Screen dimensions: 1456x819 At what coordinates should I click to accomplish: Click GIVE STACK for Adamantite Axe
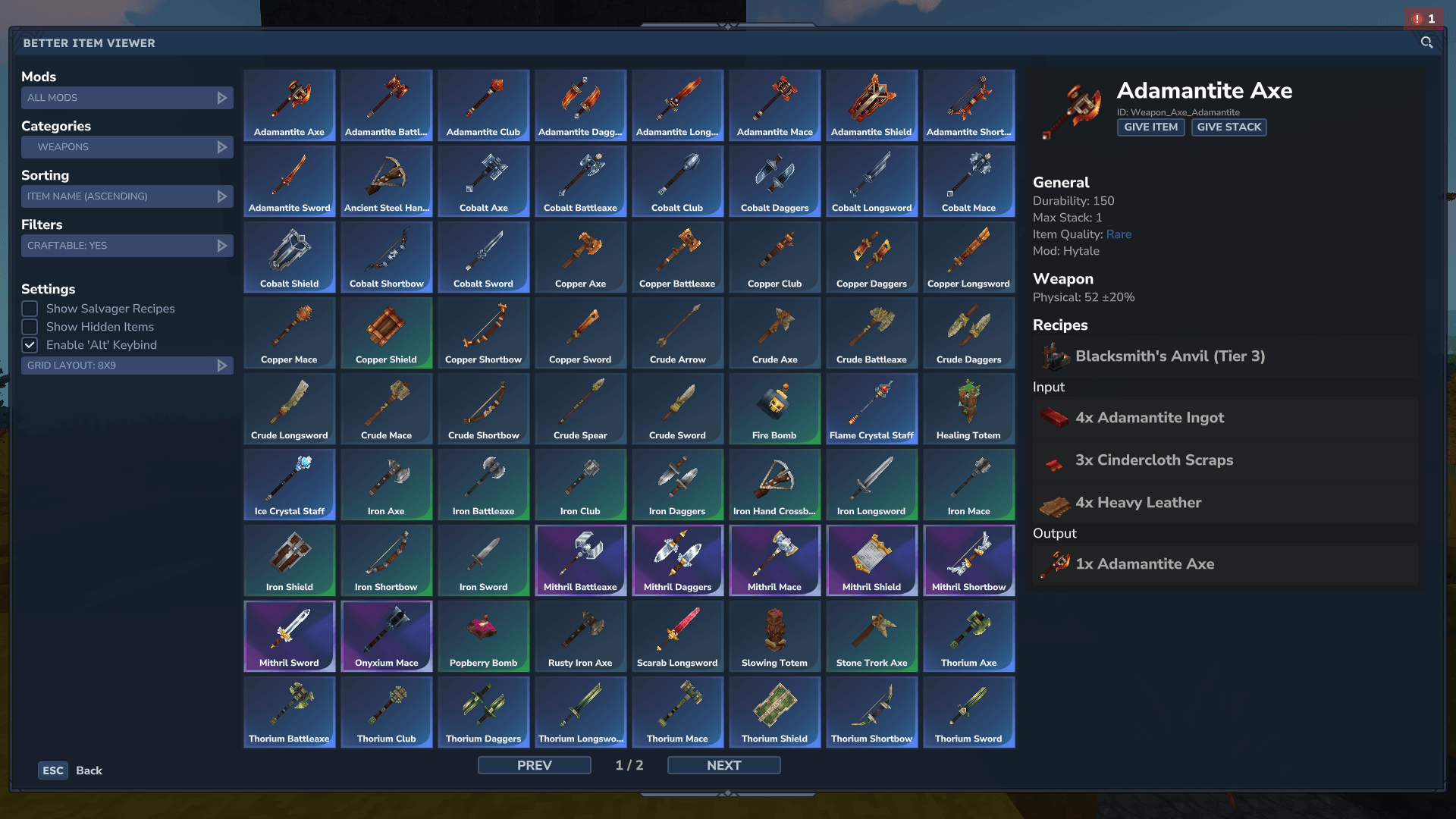(1228, 127)
